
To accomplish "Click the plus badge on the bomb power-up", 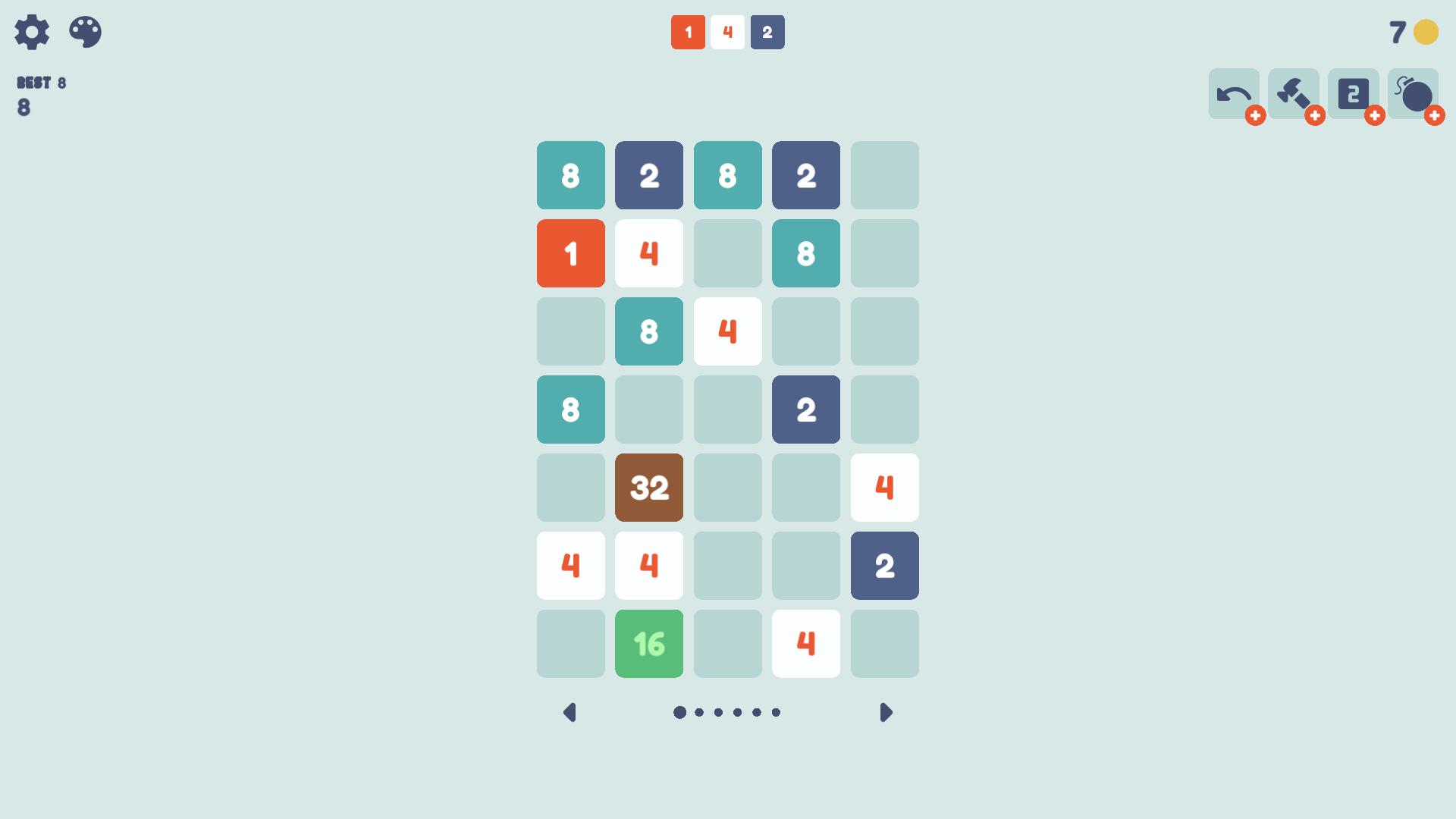I will click(1435, 117).
